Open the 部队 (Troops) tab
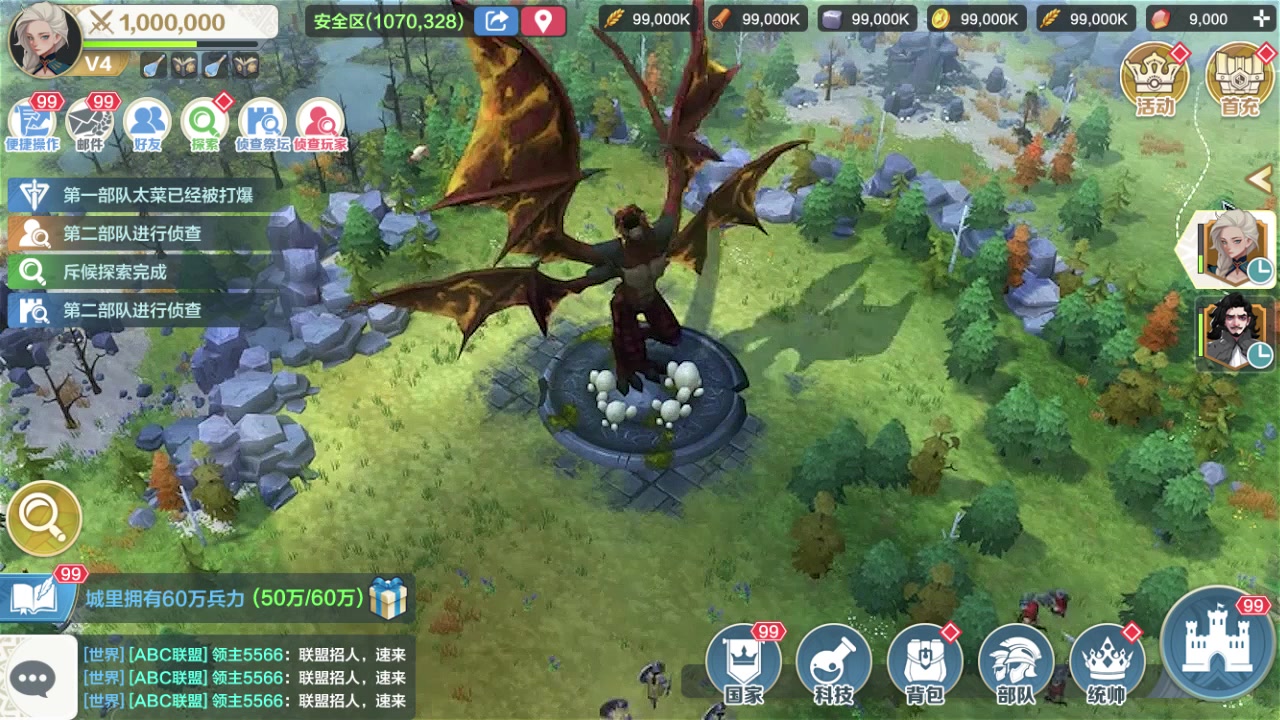The image size is (1280, 720). 1016,660
